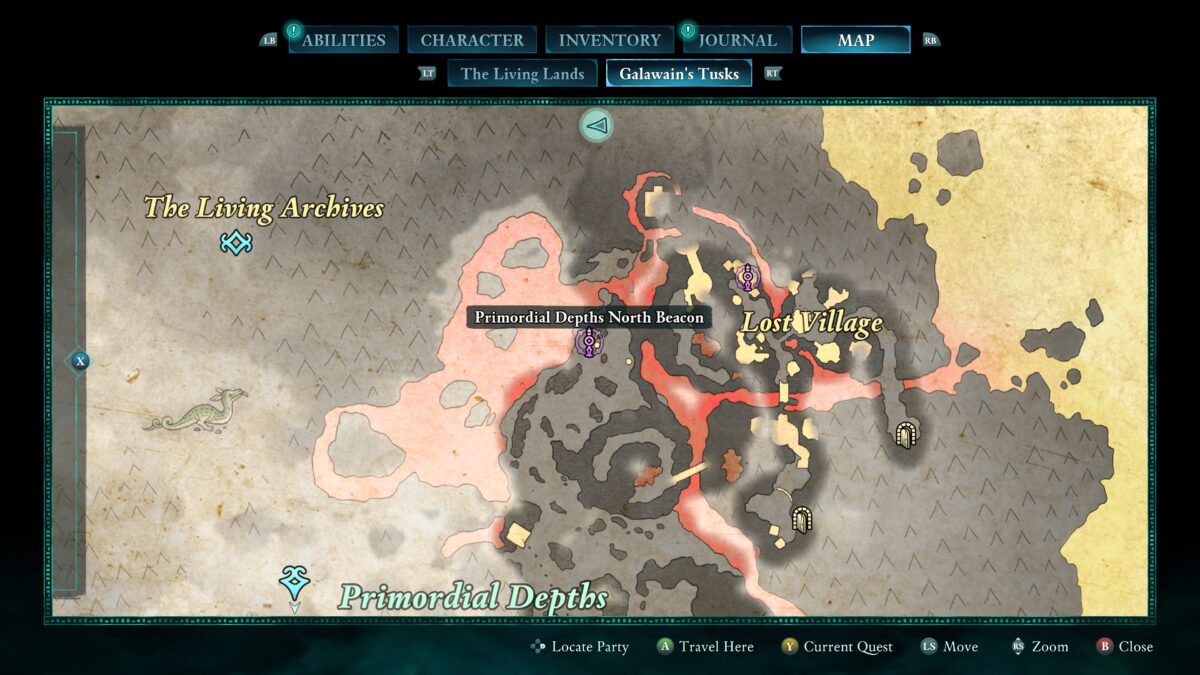Locate Party on the map

tap(580, 647)
